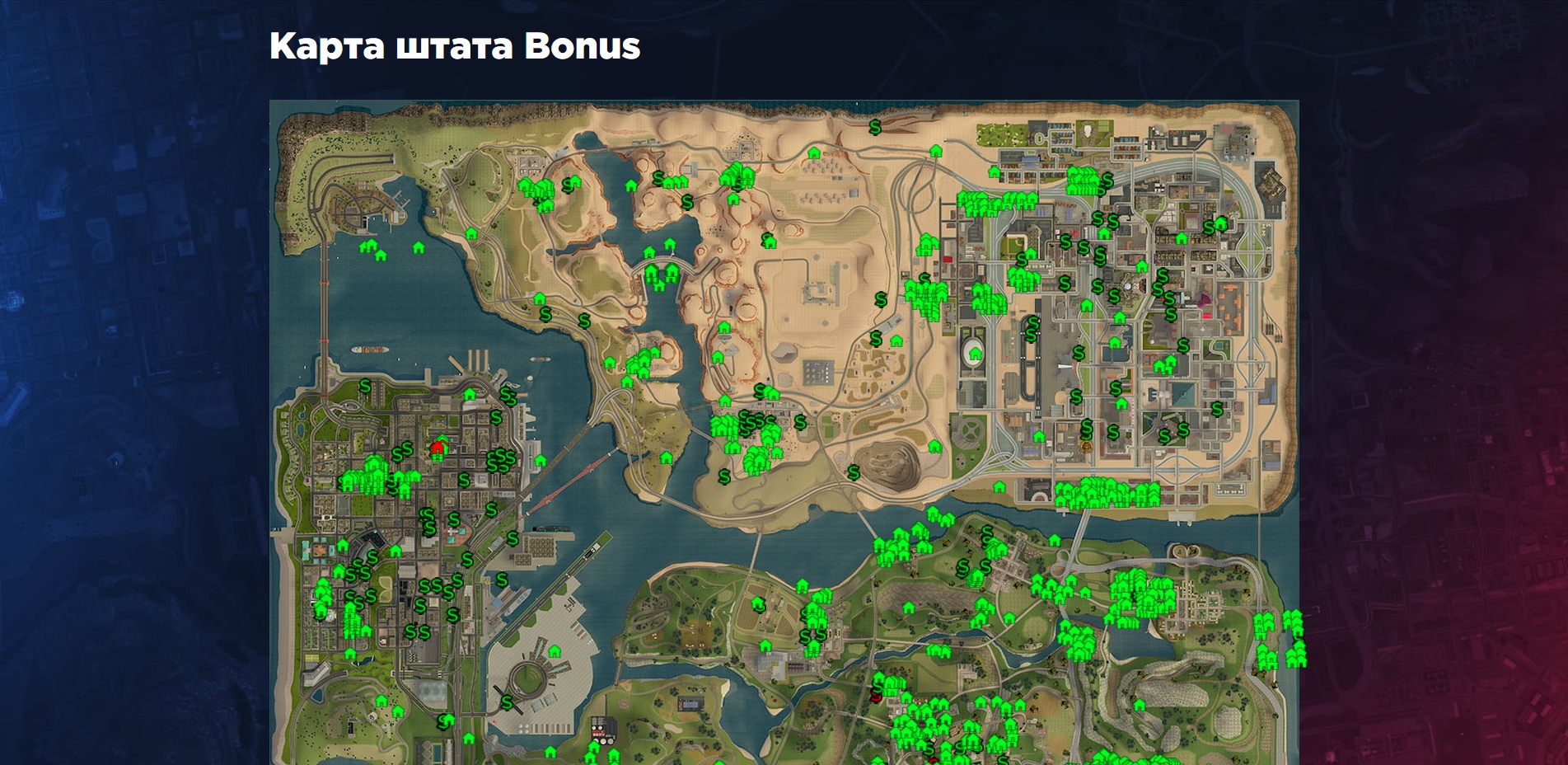The width and height of the screenshot is (1568, 765).
Task: Select the dollar marker left of the open-pit quarry
Action: (x=854, y=472)
